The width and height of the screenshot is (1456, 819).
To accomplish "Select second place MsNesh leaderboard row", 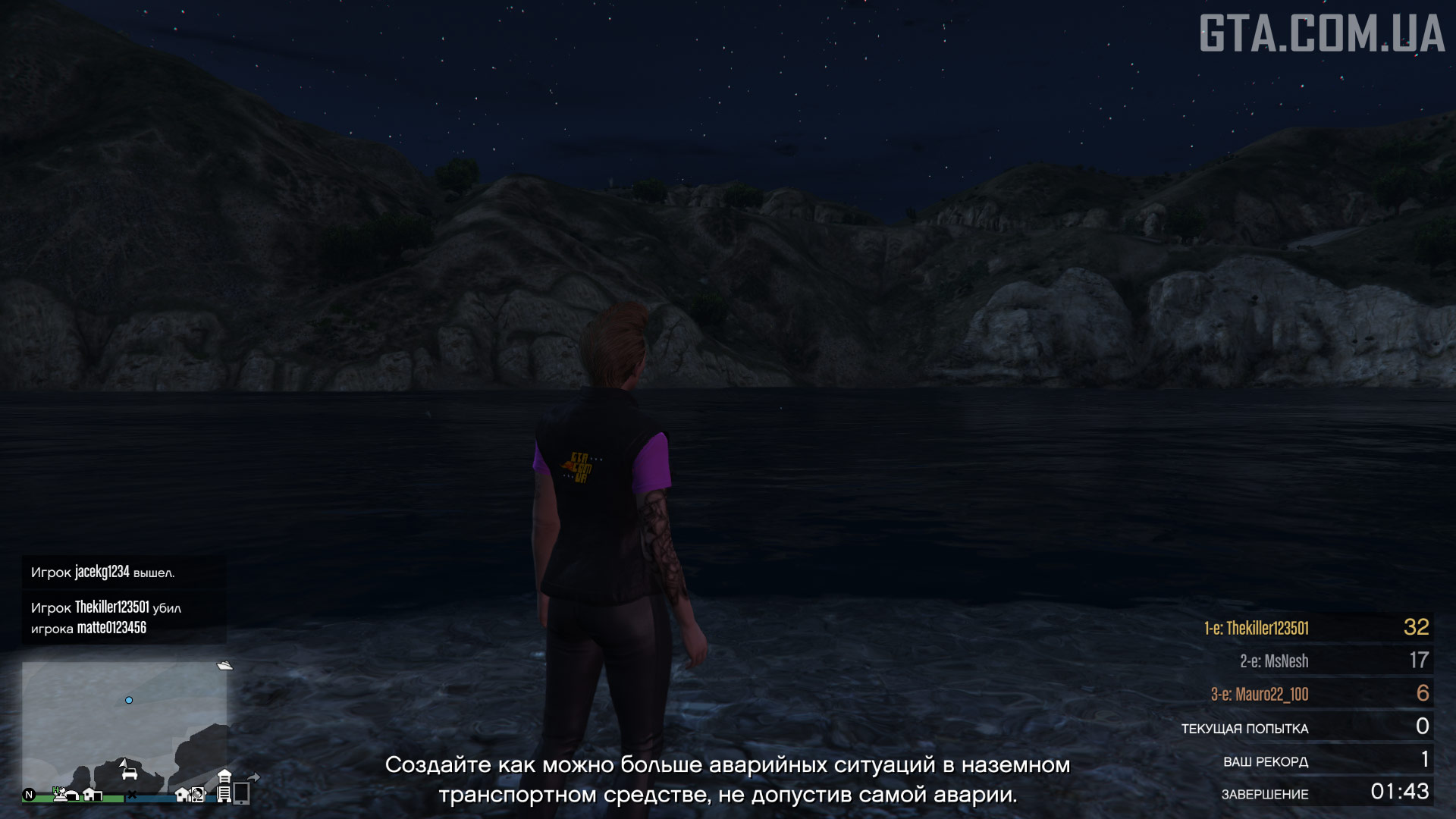I will pos(1316,661).
